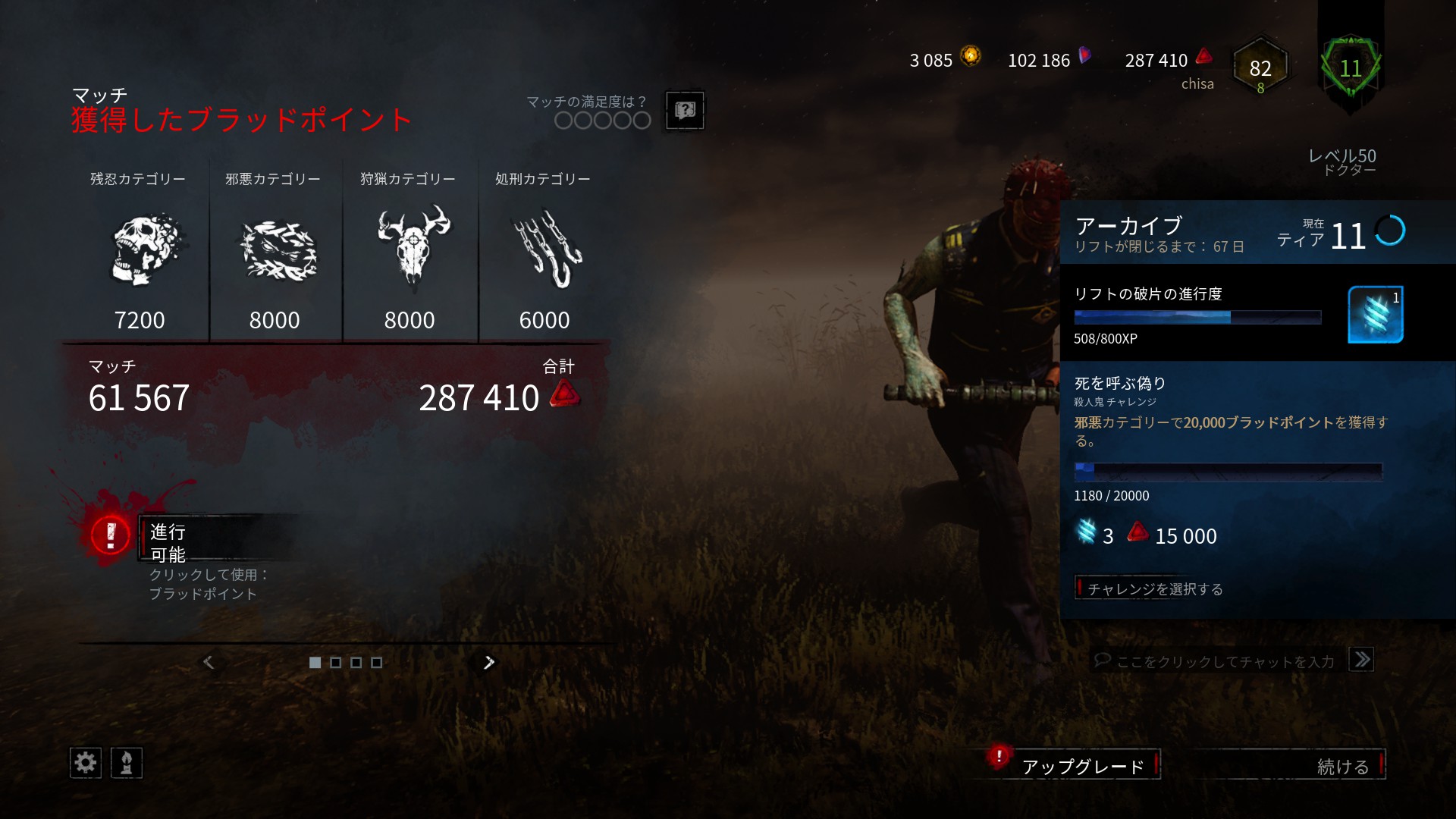This screenshot has height=819, width=1456.
Task: Click the red Bloodpoints total icon
Action: coord(1202,58)
